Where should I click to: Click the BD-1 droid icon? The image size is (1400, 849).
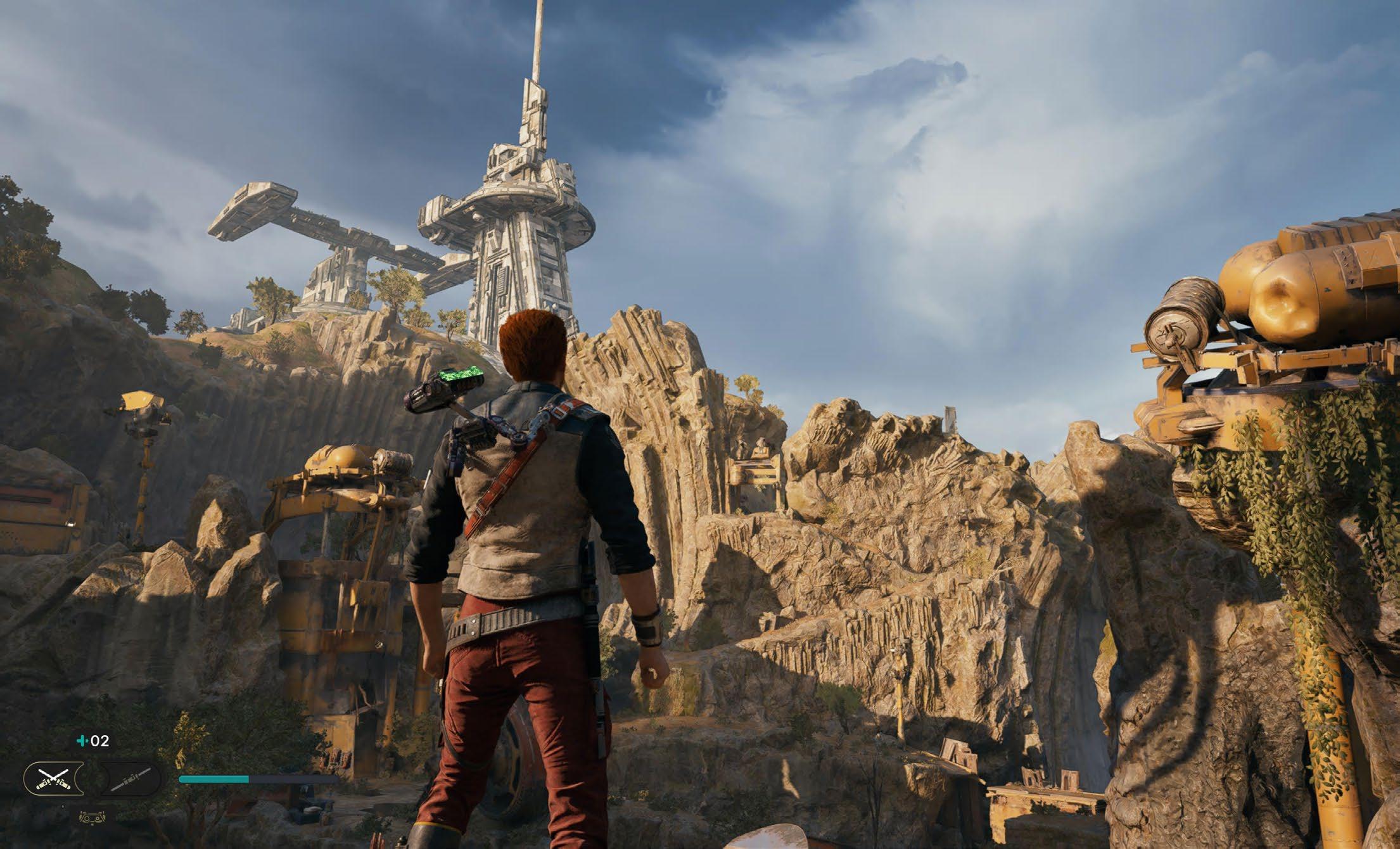click(92, 817)
